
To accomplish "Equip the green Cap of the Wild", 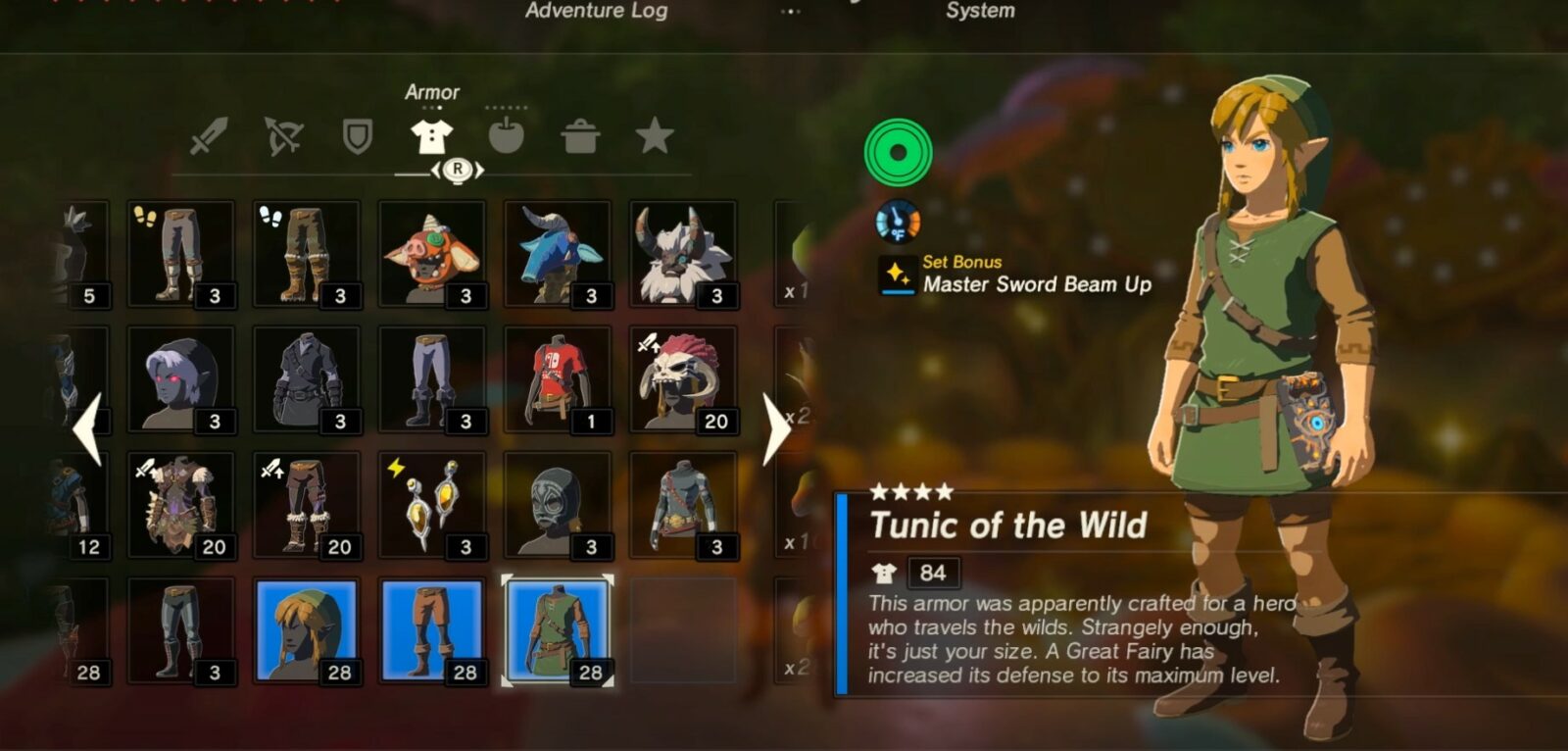I will coord(307,631).
